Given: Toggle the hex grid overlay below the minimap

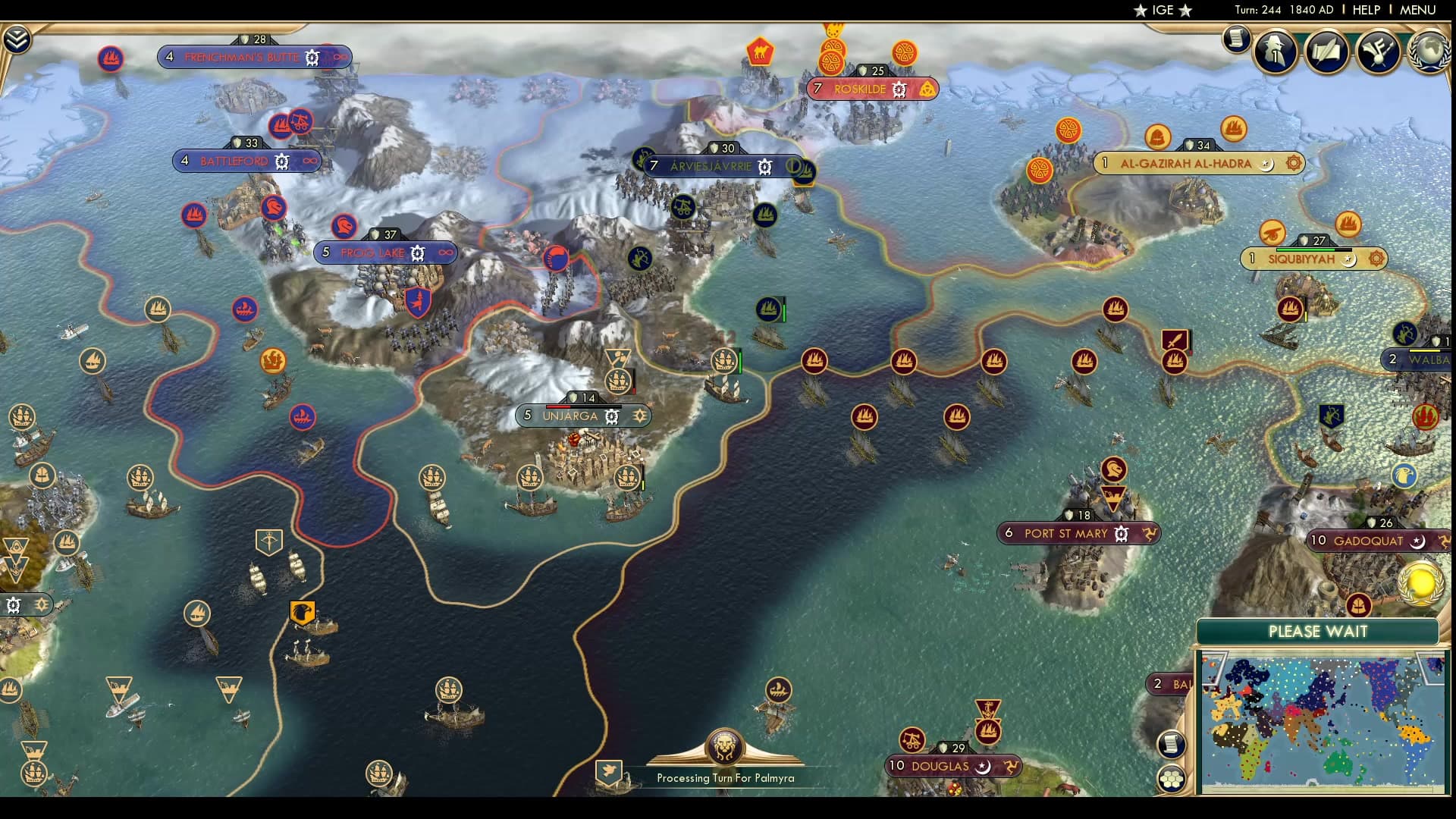Looking at the screenshot, I should click(x=1171, y=779).
